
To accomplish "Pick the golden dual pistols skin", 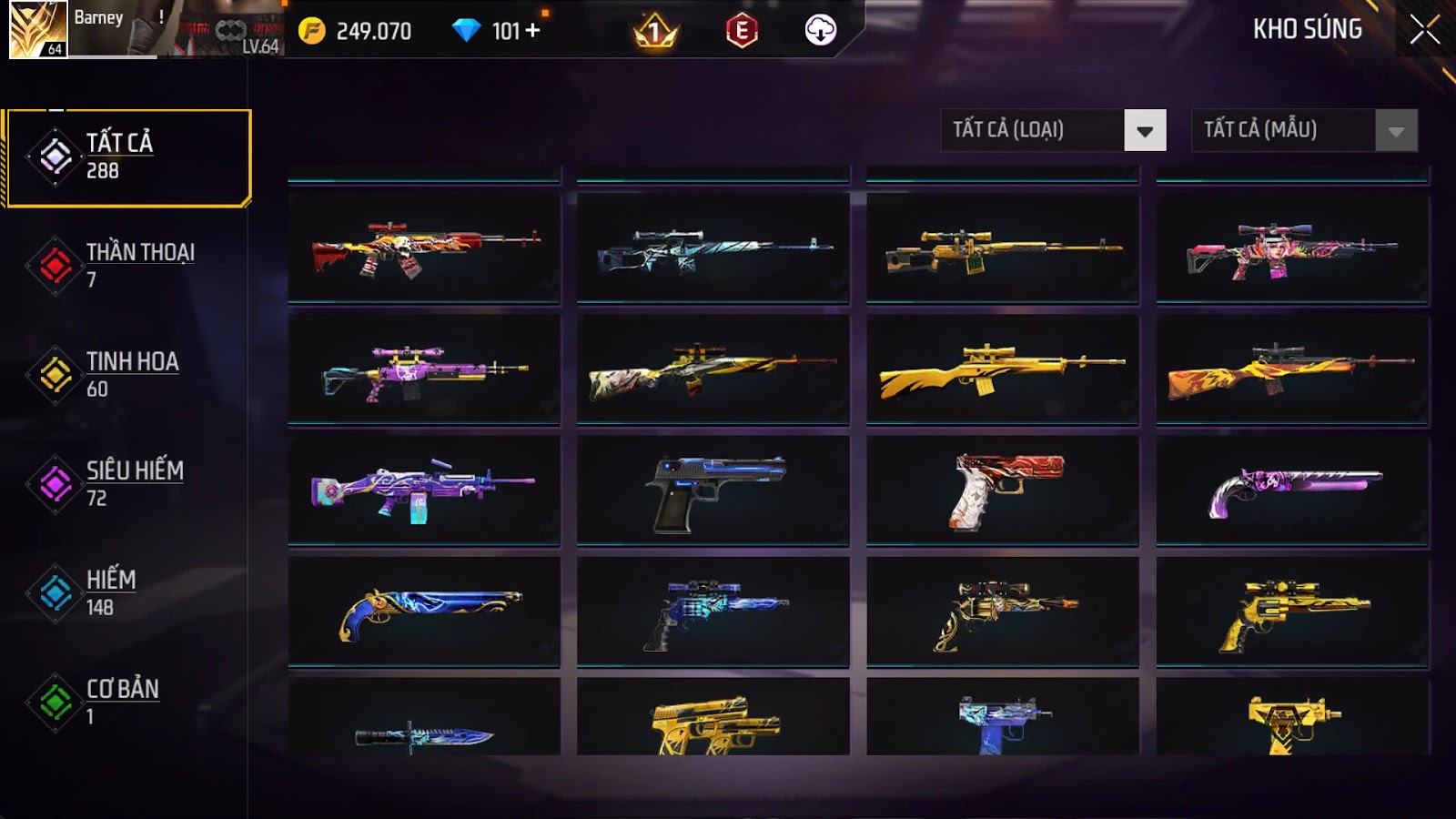I will click(713, 725).
